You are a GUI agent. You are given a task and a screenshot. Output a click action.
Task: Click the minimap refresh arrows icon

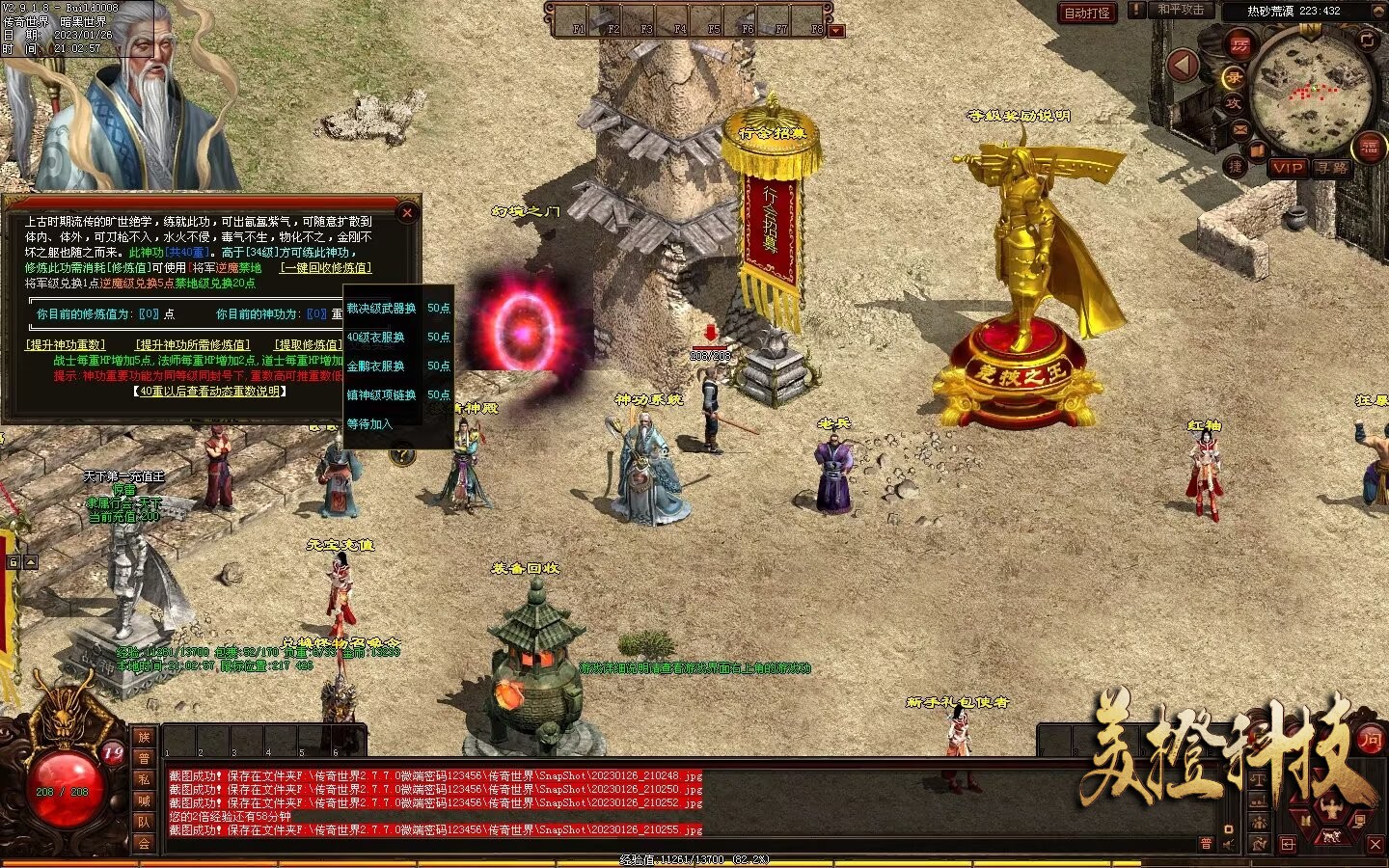point(1367,40)
